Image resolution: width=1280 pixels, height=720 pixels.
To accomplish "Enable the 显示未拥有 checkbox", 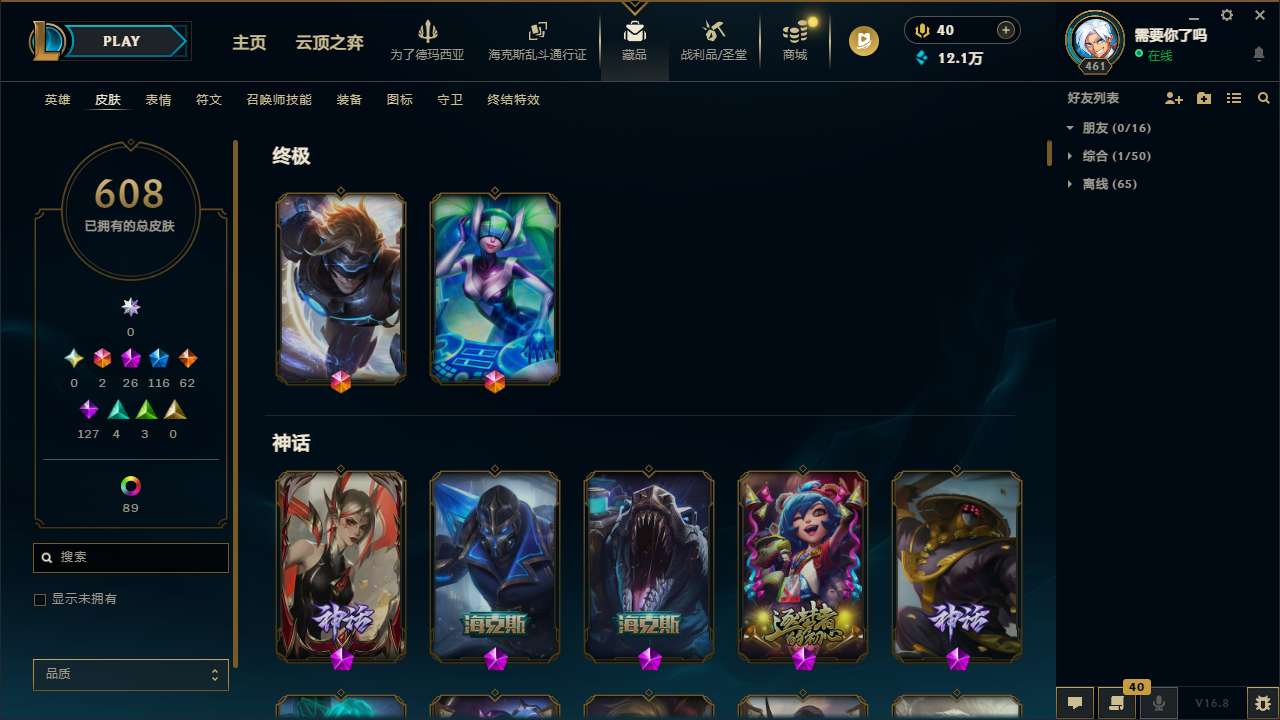I will click(x=40, y=599).
